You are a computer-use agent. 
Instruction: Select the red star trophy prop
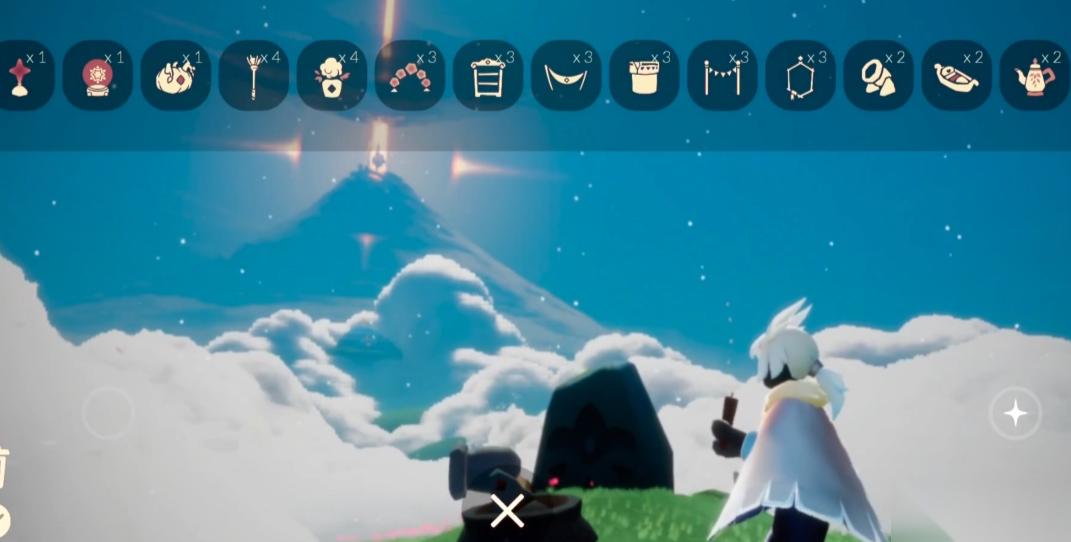coord(22,75)
